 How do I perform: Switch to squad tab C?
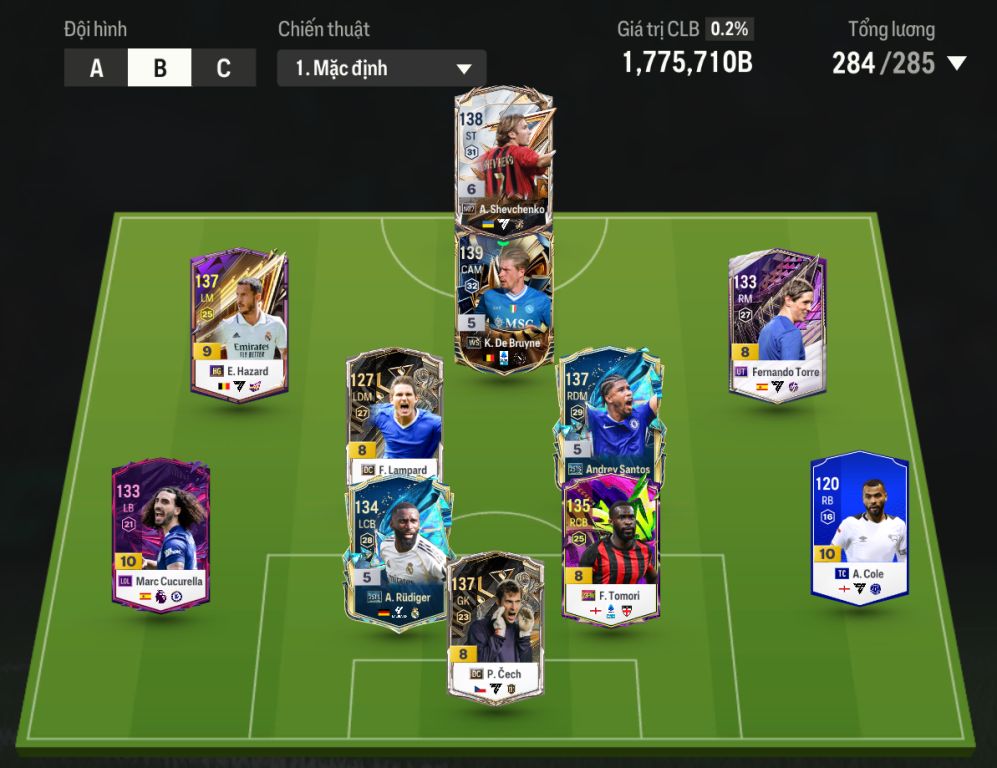(223, 68)
